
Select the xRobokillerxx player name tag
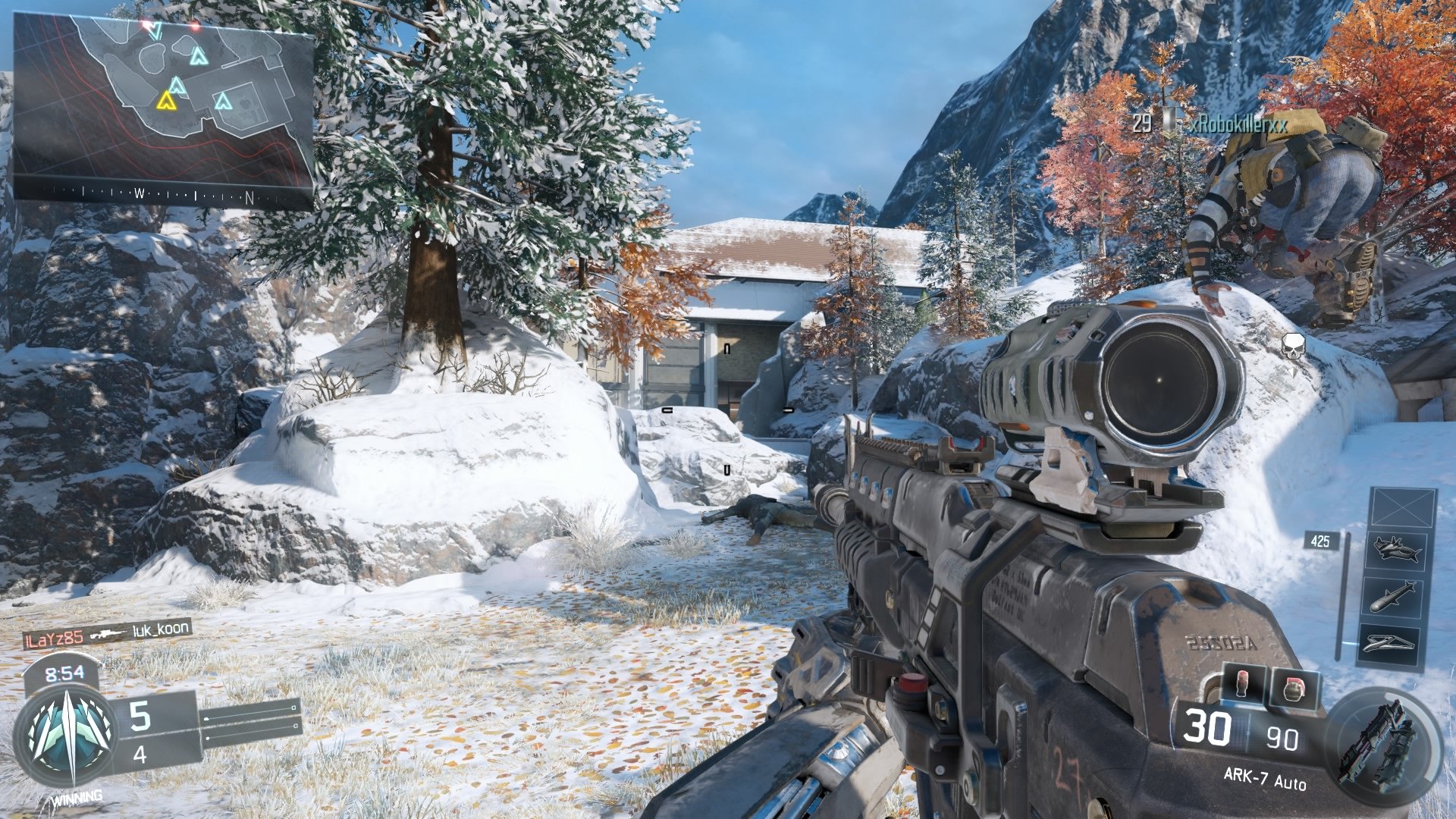click(x=1238, y=124)
